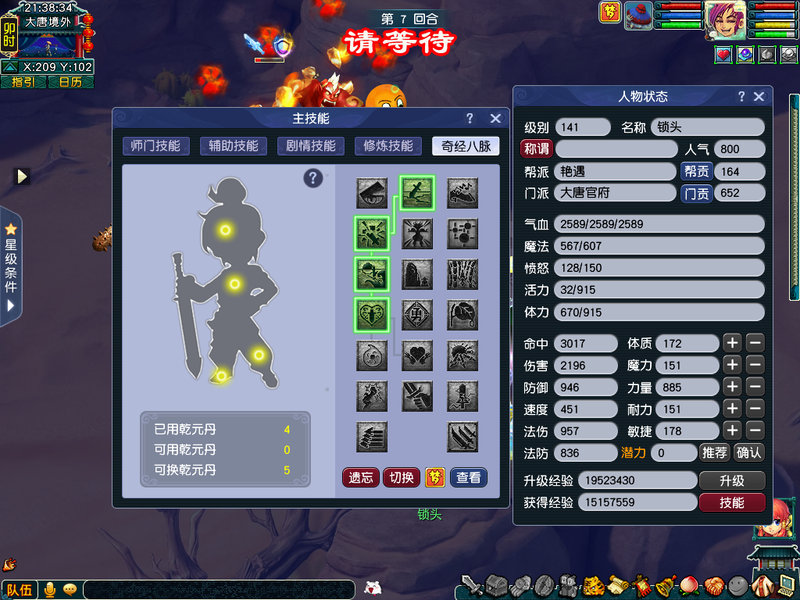Confirm attribute points with 确认

tap(748, 452)
